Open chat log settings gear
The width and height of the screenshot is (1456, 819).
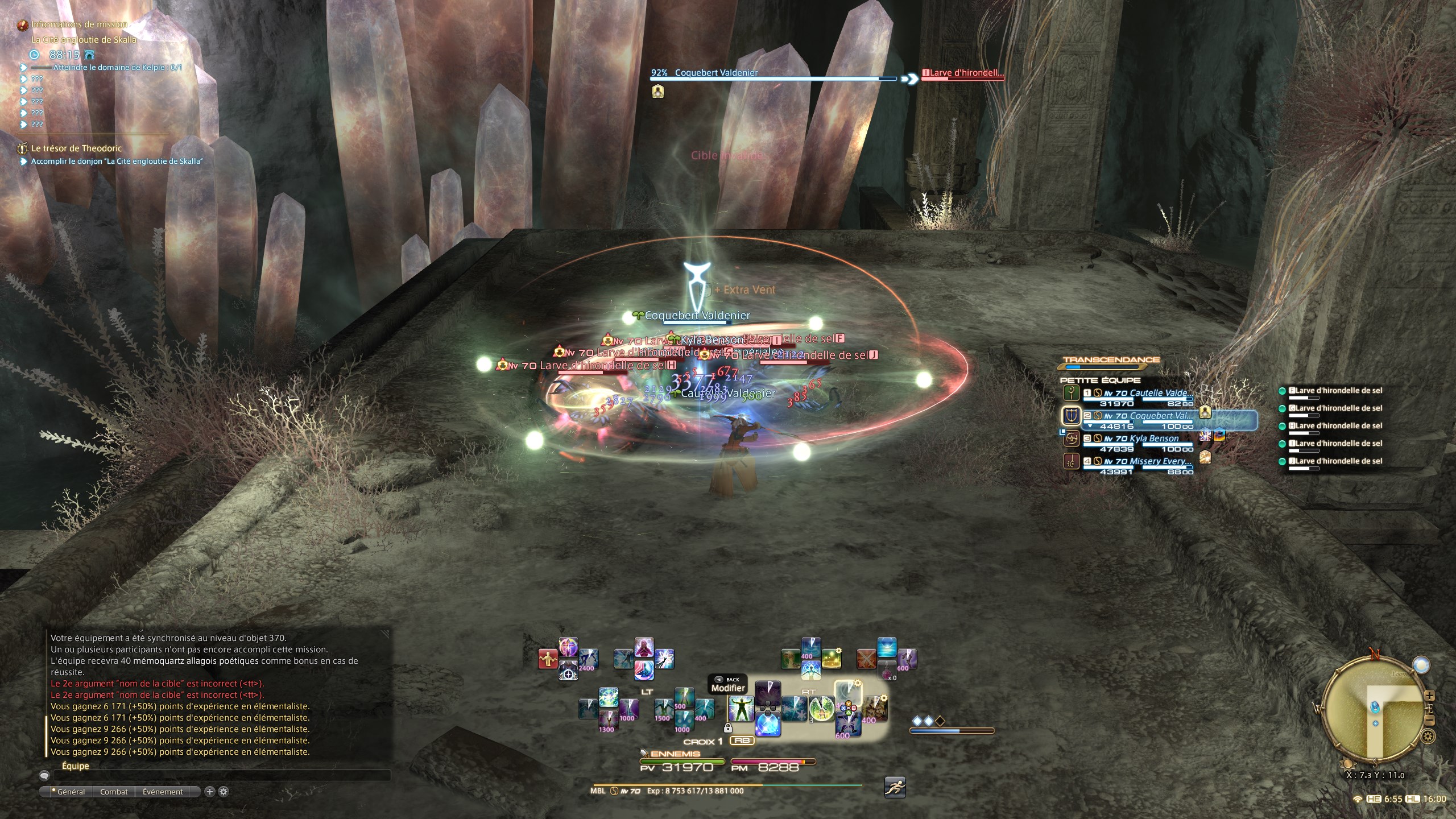pyautogui.click(x=224, y=792)
